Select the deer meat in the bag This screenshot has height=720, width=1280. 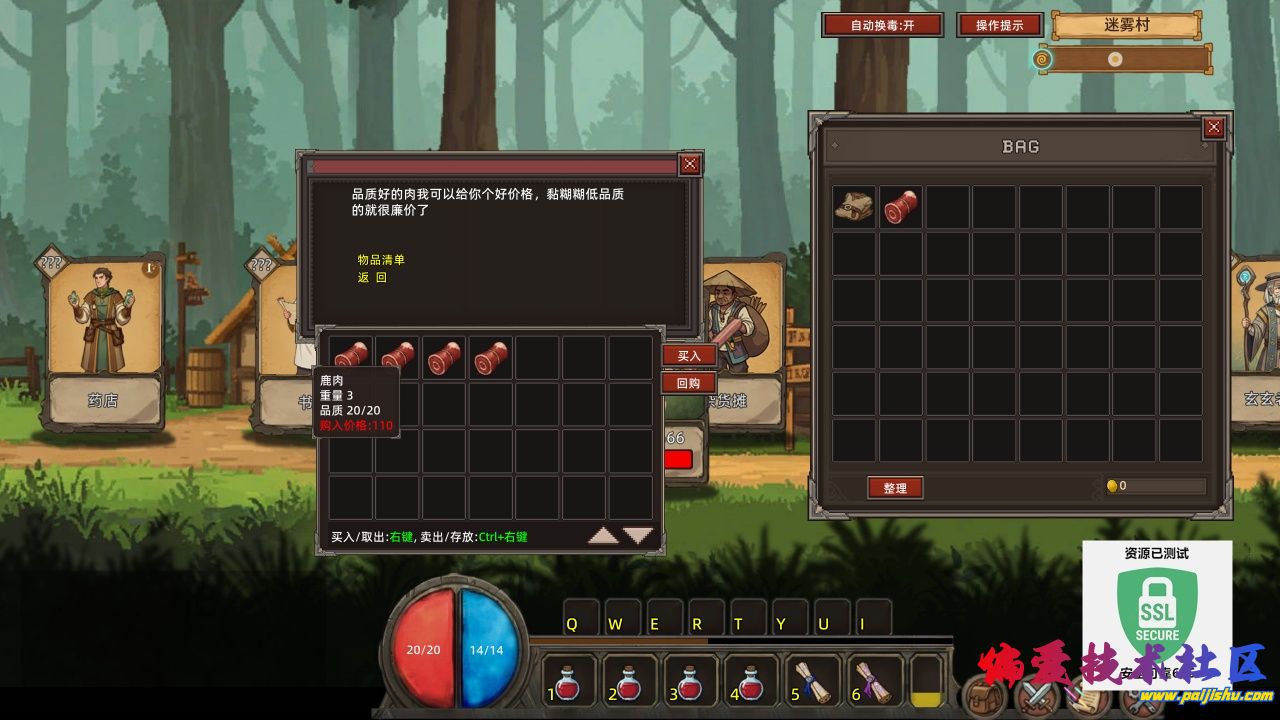[x=901, y=206]
